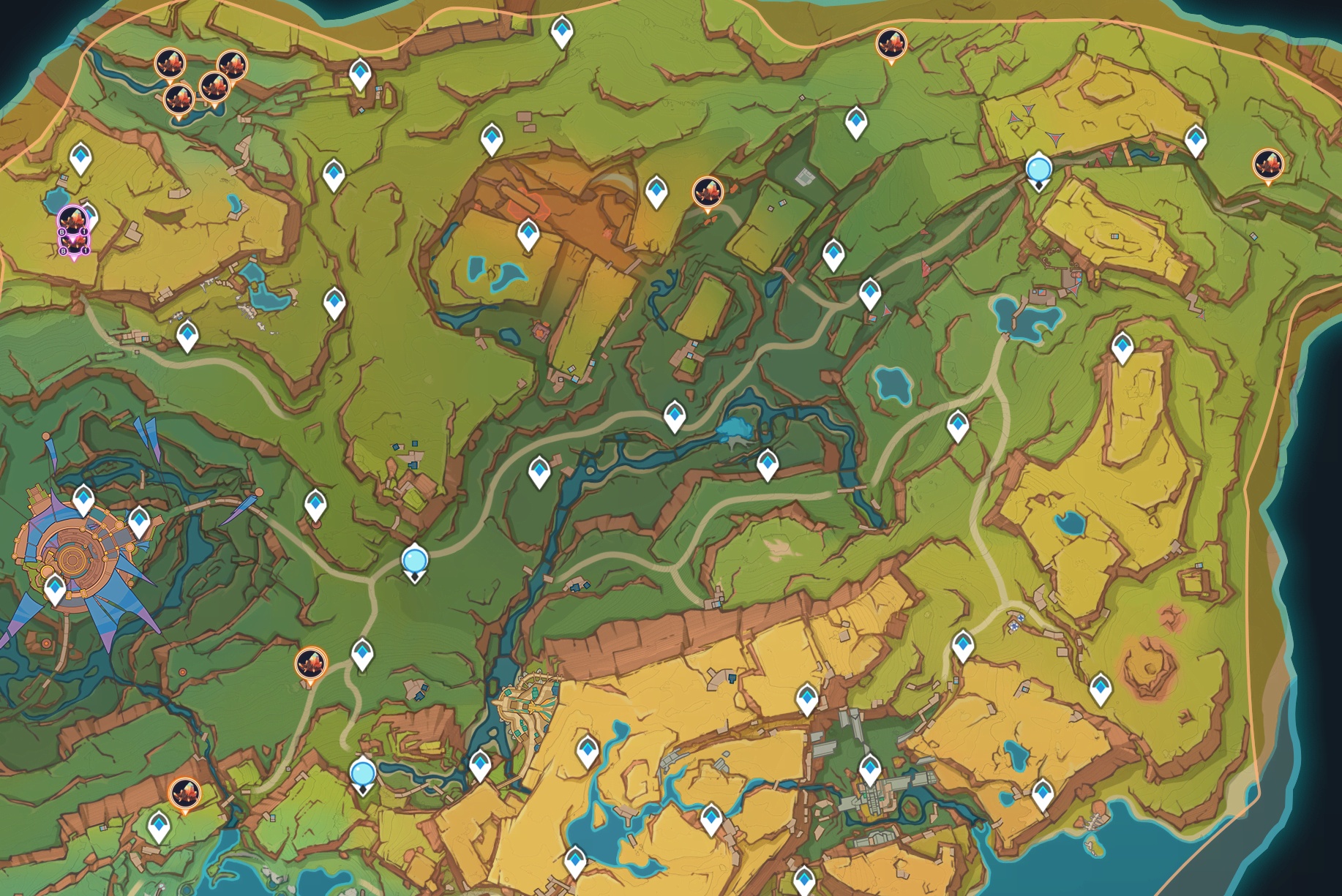Select the lower pink-outlined crystal marker
This screenshot has height=896, width=1342.
tap(74, 242)
